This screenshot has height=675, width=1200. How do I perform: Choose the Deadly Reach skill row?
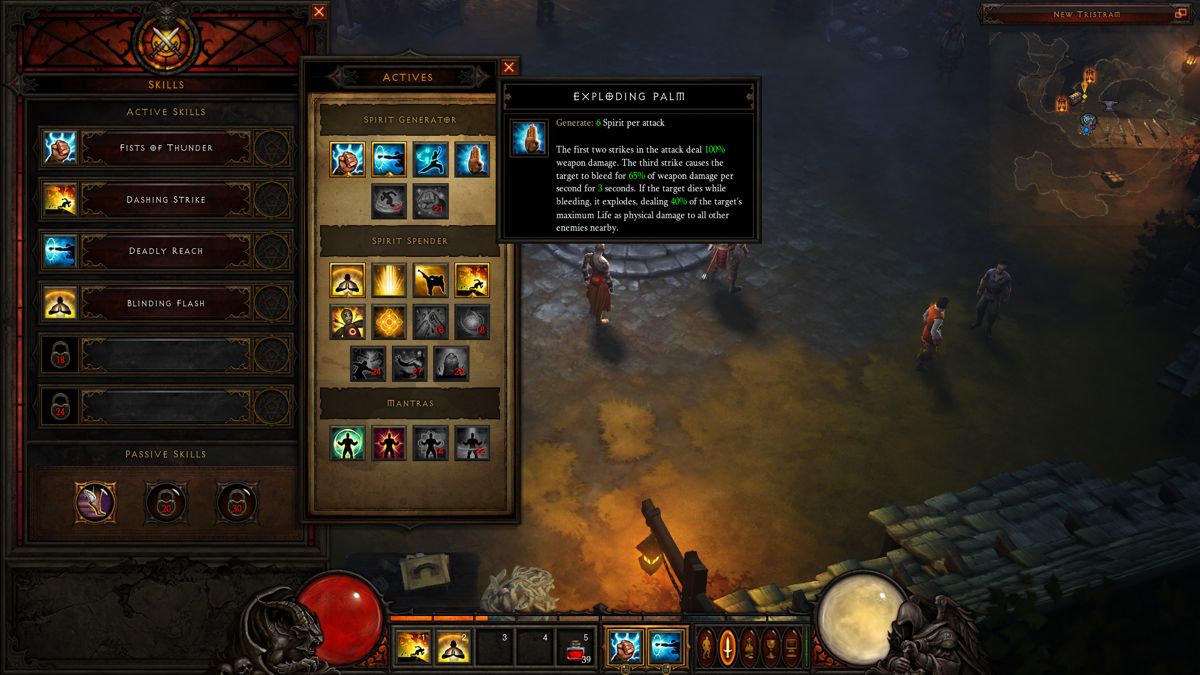(x=166, y=251)
